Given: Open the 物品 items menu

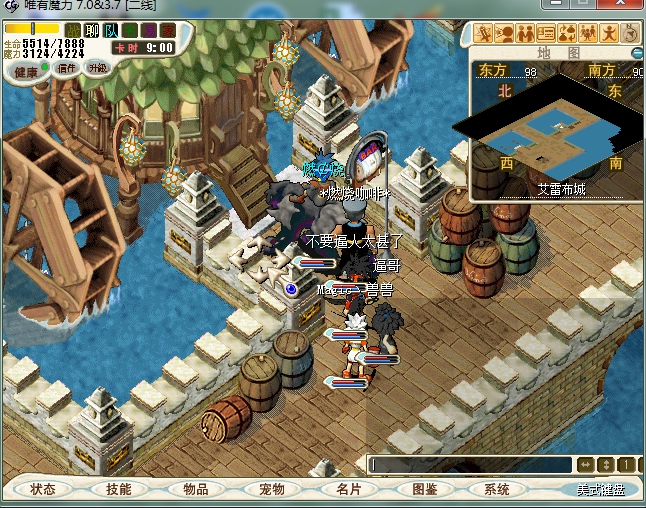Looking at the screenshot, I should (195, 489).
